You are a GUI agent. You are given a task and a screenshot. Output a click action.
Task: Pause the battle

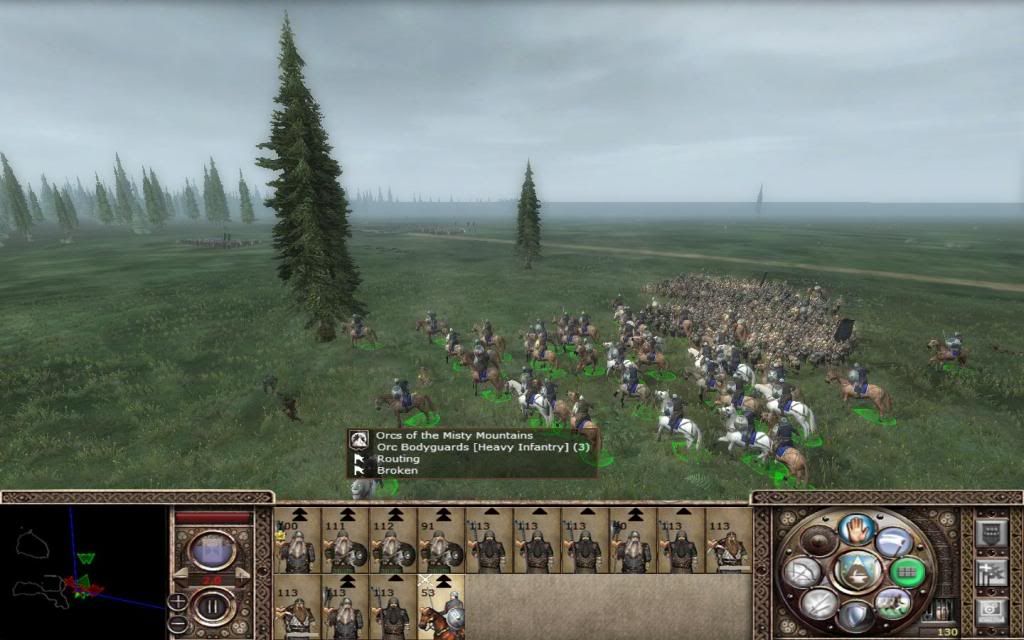click(x=213, y=607)
